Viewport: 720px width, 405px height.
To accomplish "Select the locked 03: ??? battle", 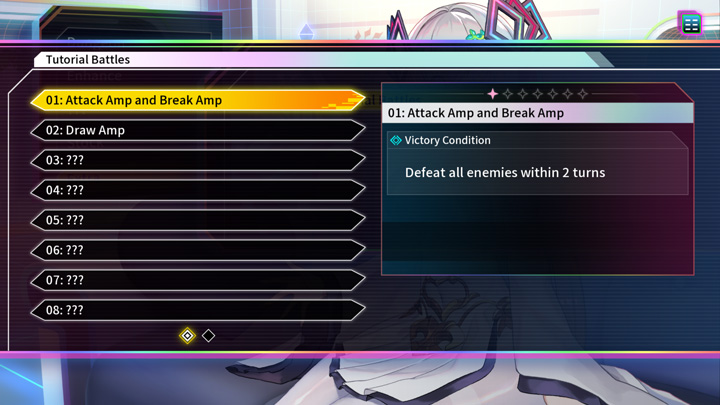I will point(197,160).
